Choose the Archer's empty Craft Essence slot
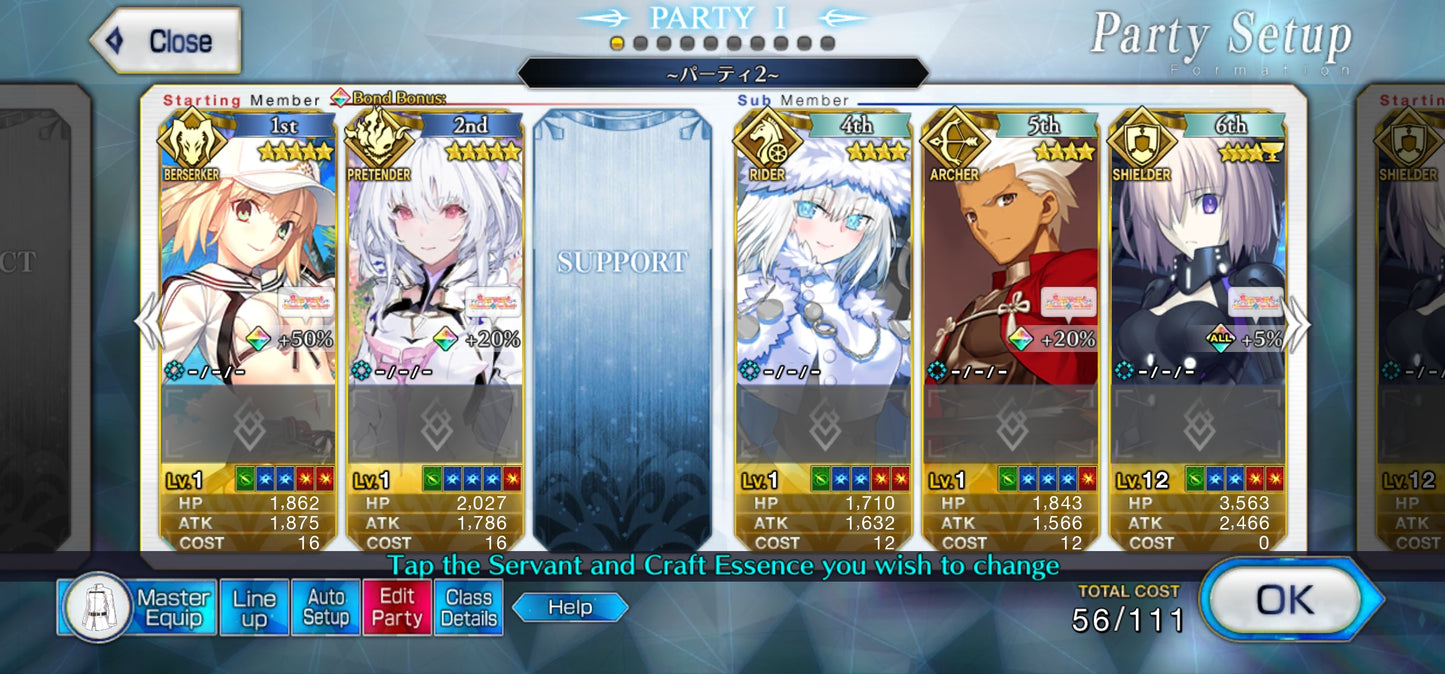This screenshot has height=674, width=1445. (1010, 425)
